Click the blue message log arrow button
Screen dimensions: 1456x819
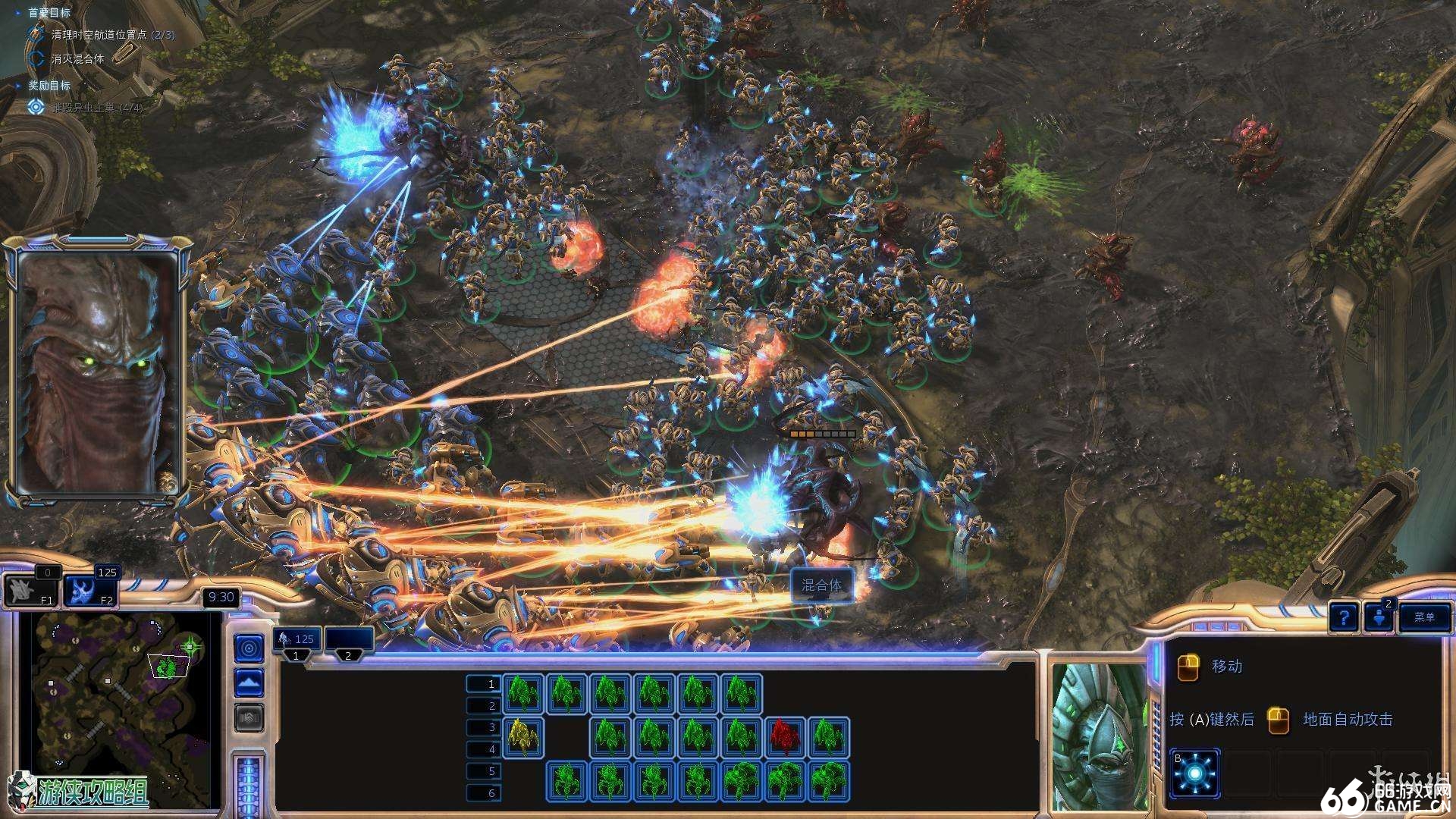coord(1379,617)
